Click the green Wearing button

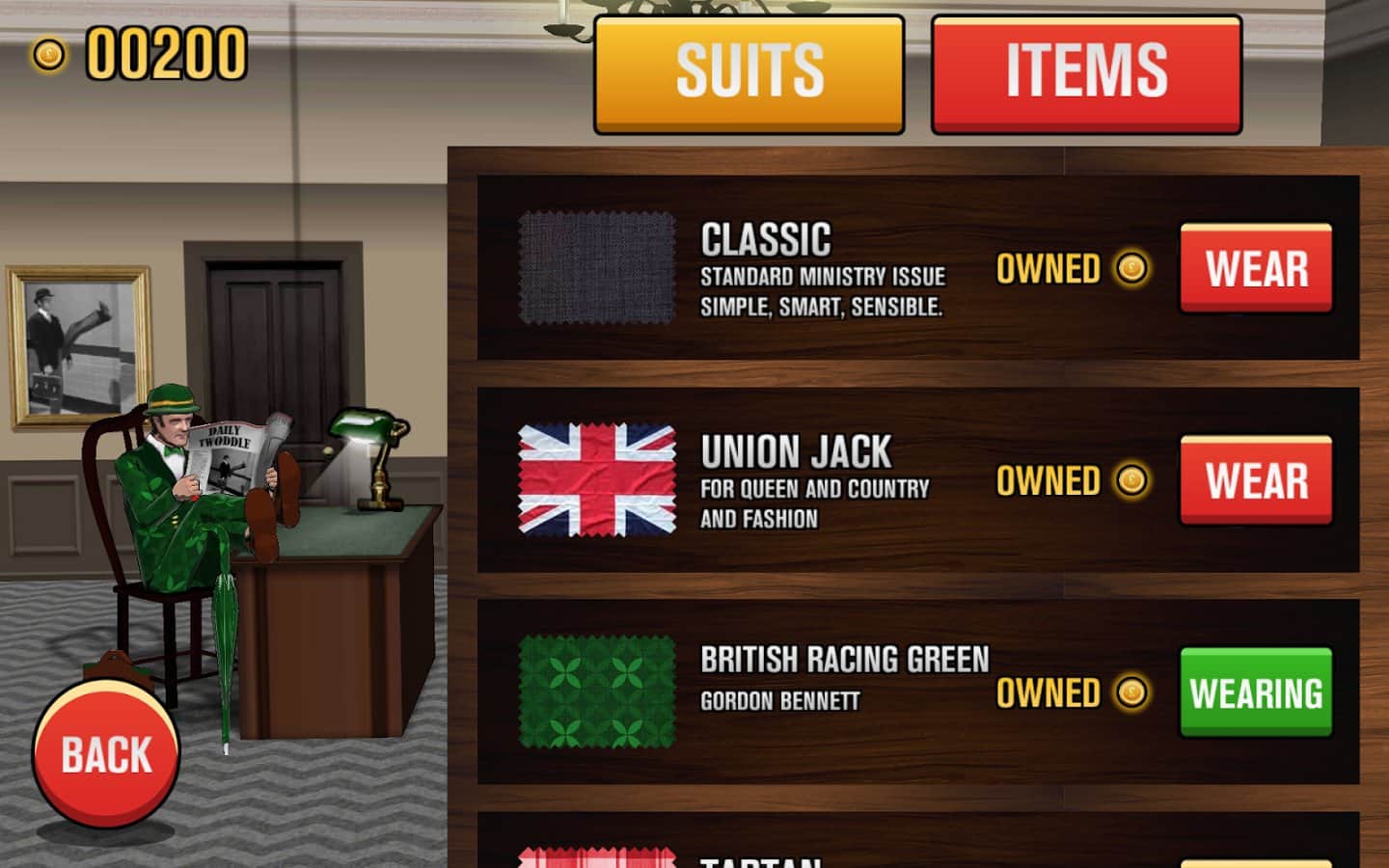1256,692
